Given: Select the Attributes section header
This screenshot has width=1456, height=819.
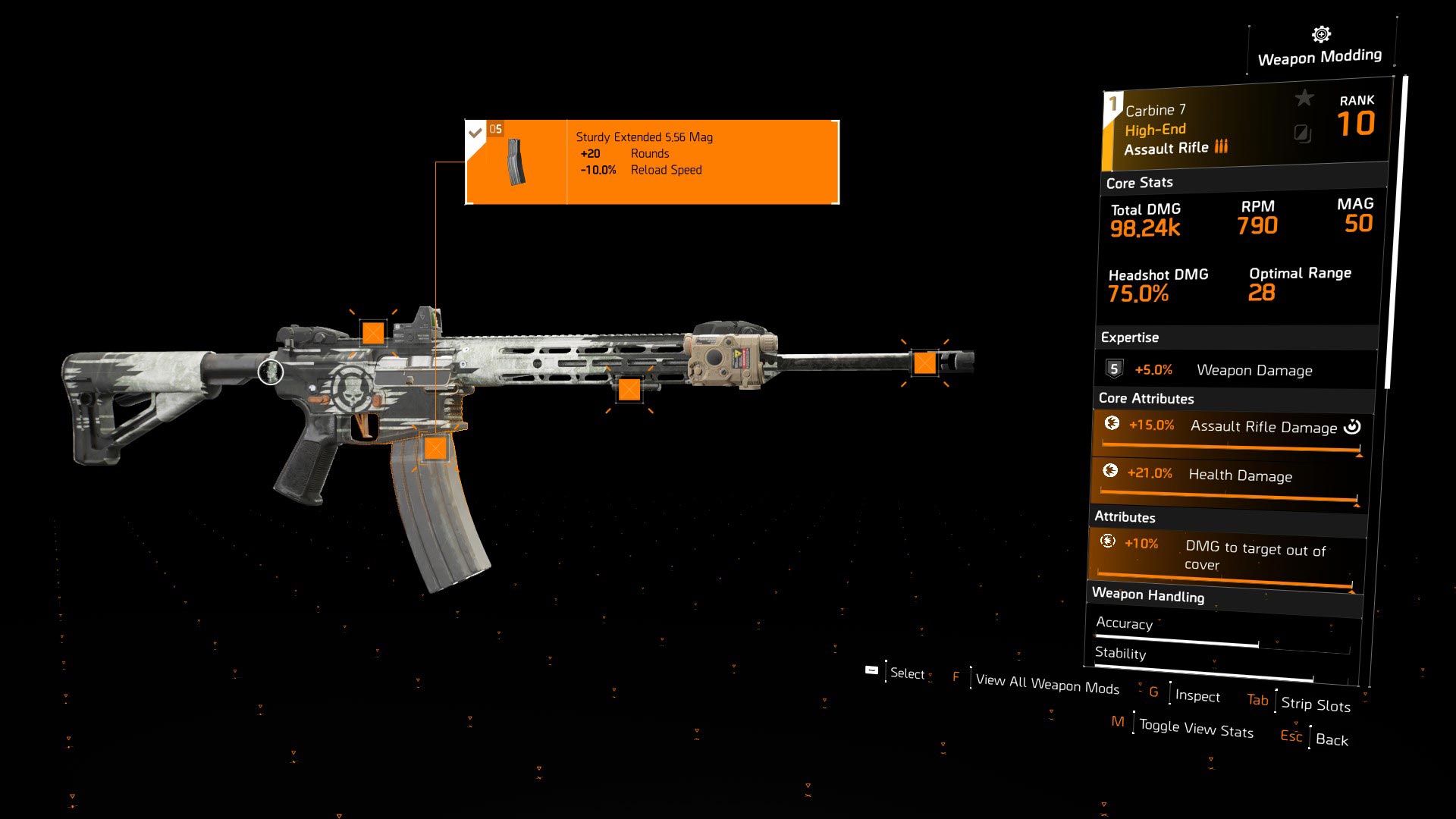Looking at the screenshot, I should [1124, 517].
